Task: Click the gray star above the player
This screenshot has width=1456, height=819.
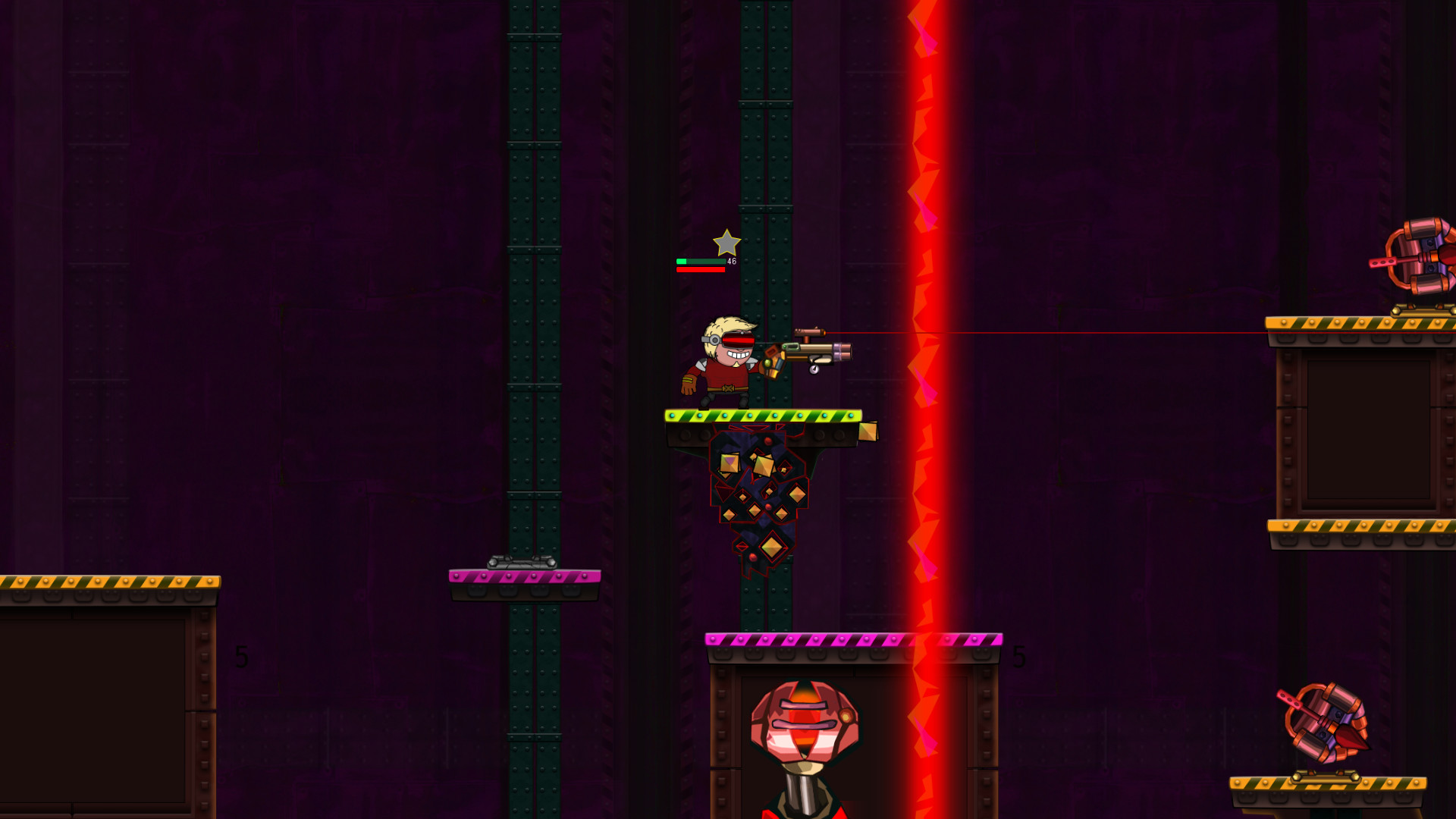Action: coord(727,244)
